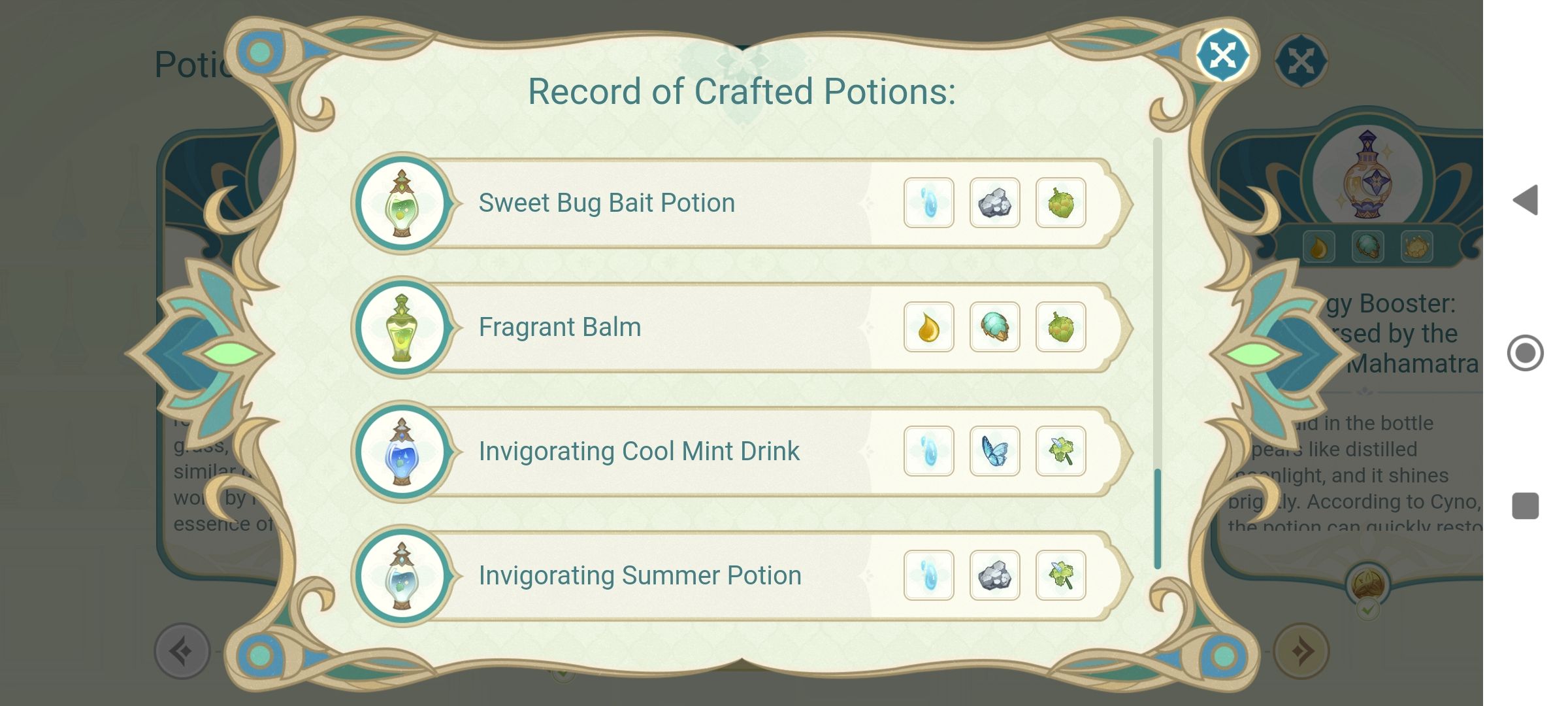Close the Record of Crafted Potions dialog
The image size is (1568, 706).
(x=1222, y=56)
